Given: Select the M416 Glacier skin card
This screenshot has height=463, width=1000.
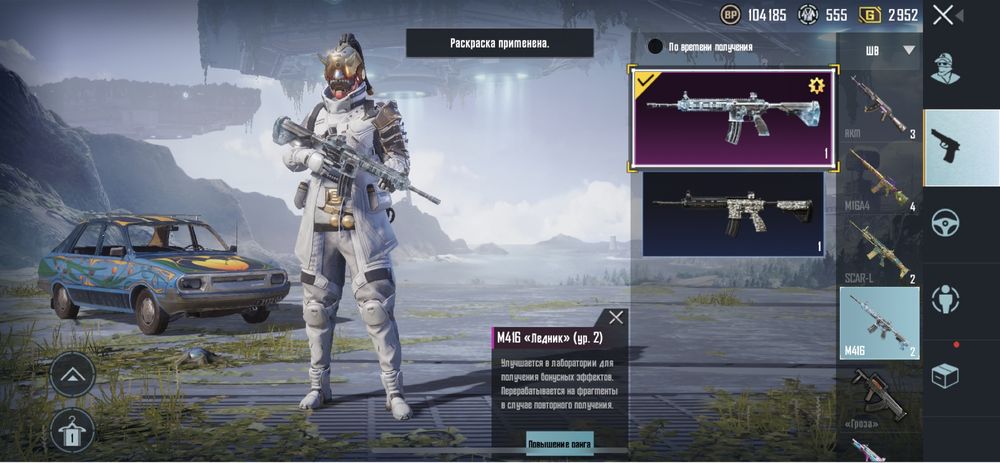Looking at the screenshot, I should pos(730,117).
